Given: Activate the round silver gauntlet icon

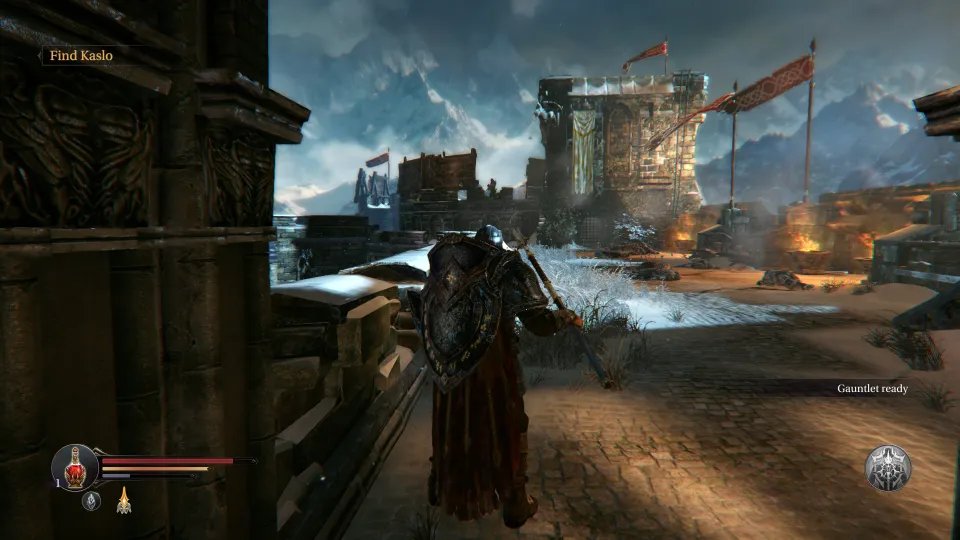Looking at the screenshot, I should [887, 468].
